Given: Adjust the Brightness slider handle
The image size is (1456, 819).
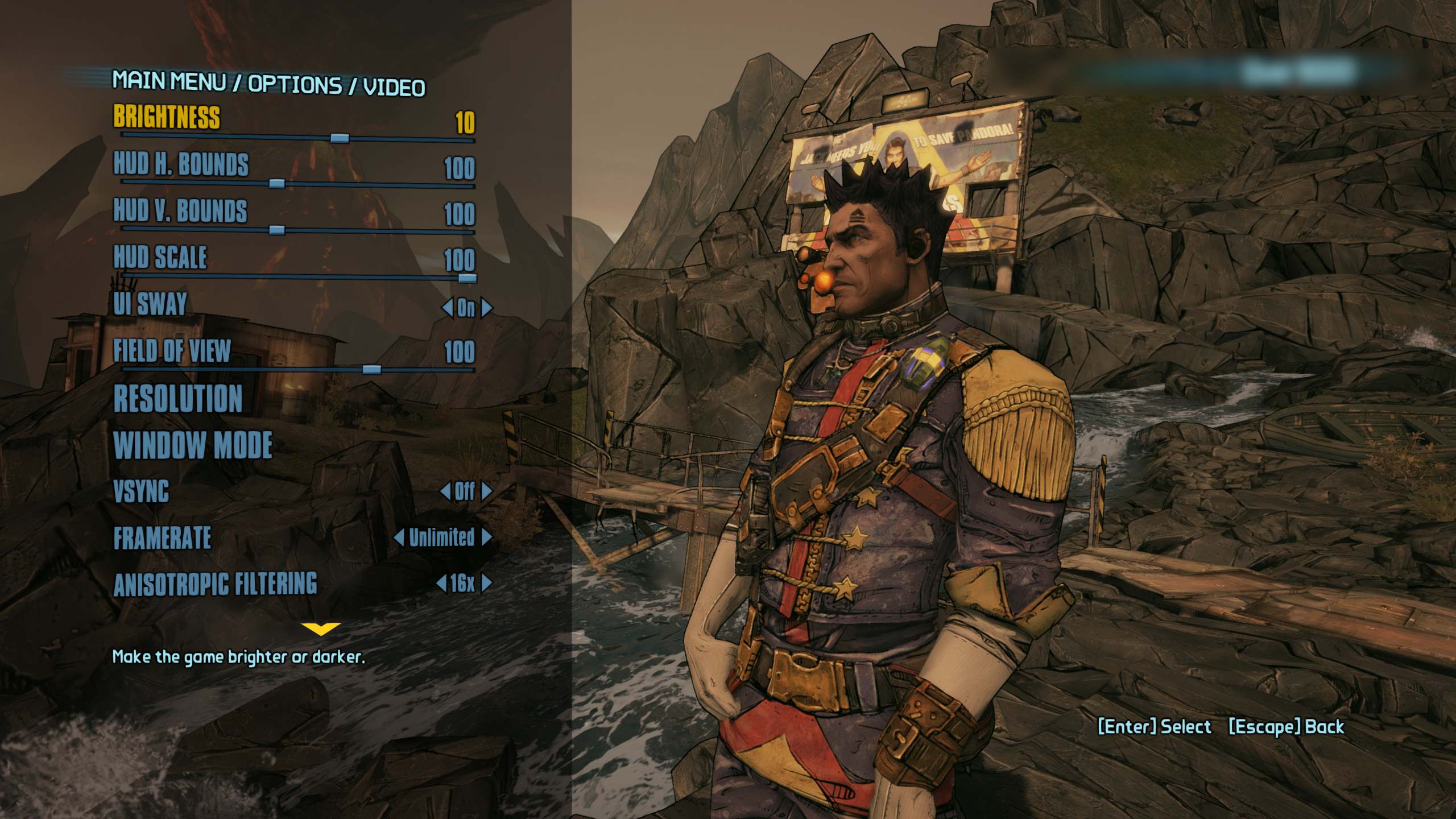Looking at the screenshot, I should point(340,138).
